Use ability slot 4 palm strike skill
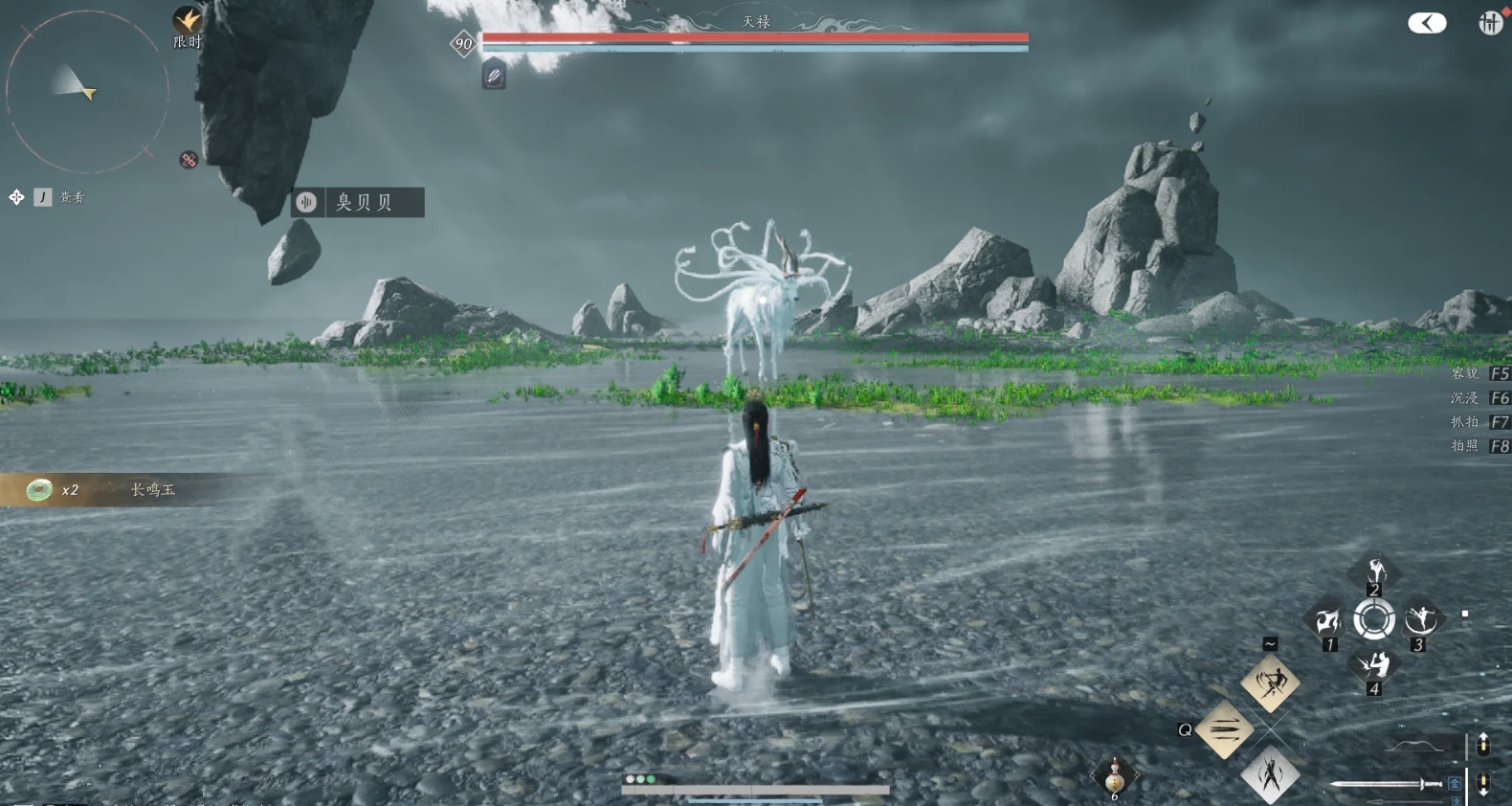 tap(1374, 664)
